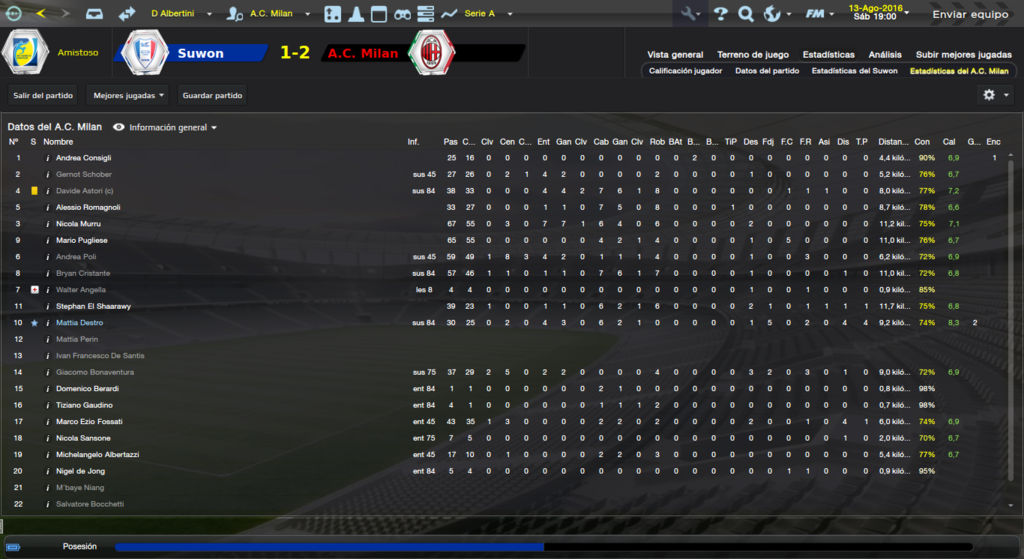
Task: Open the Mejores jugadas dropdown
Action: (129, 95)
